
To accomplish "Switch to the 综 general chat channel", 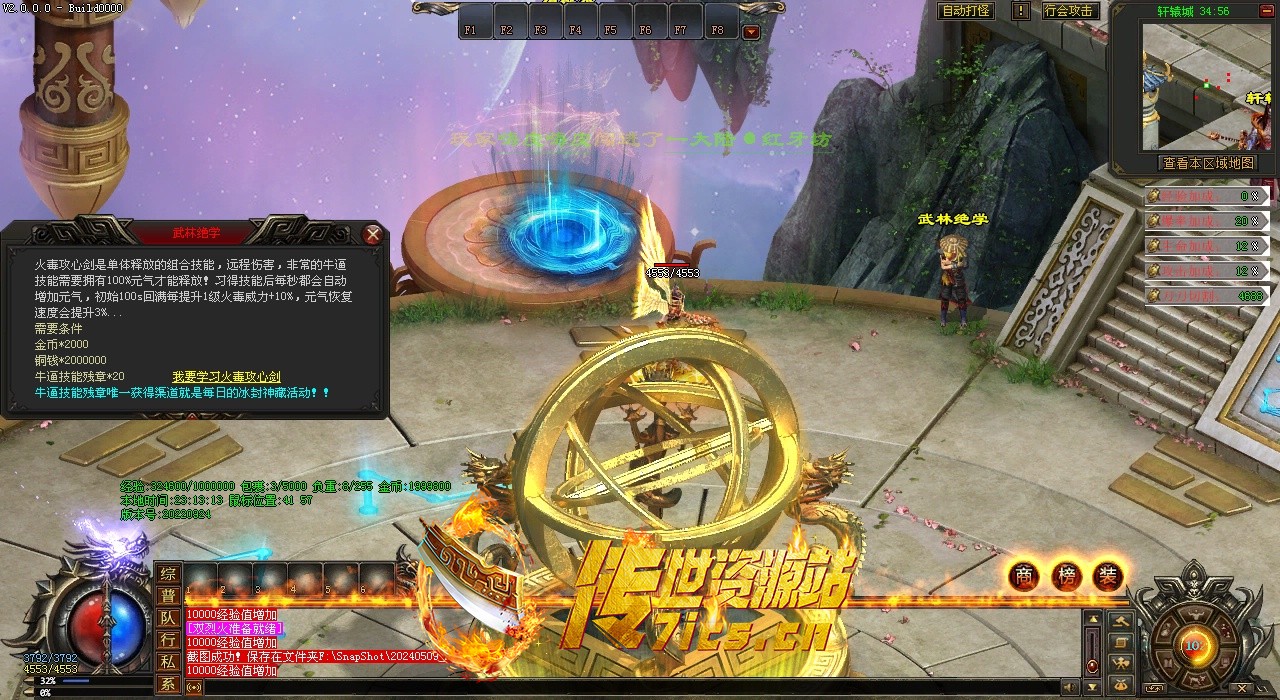I will coord(168,574).
